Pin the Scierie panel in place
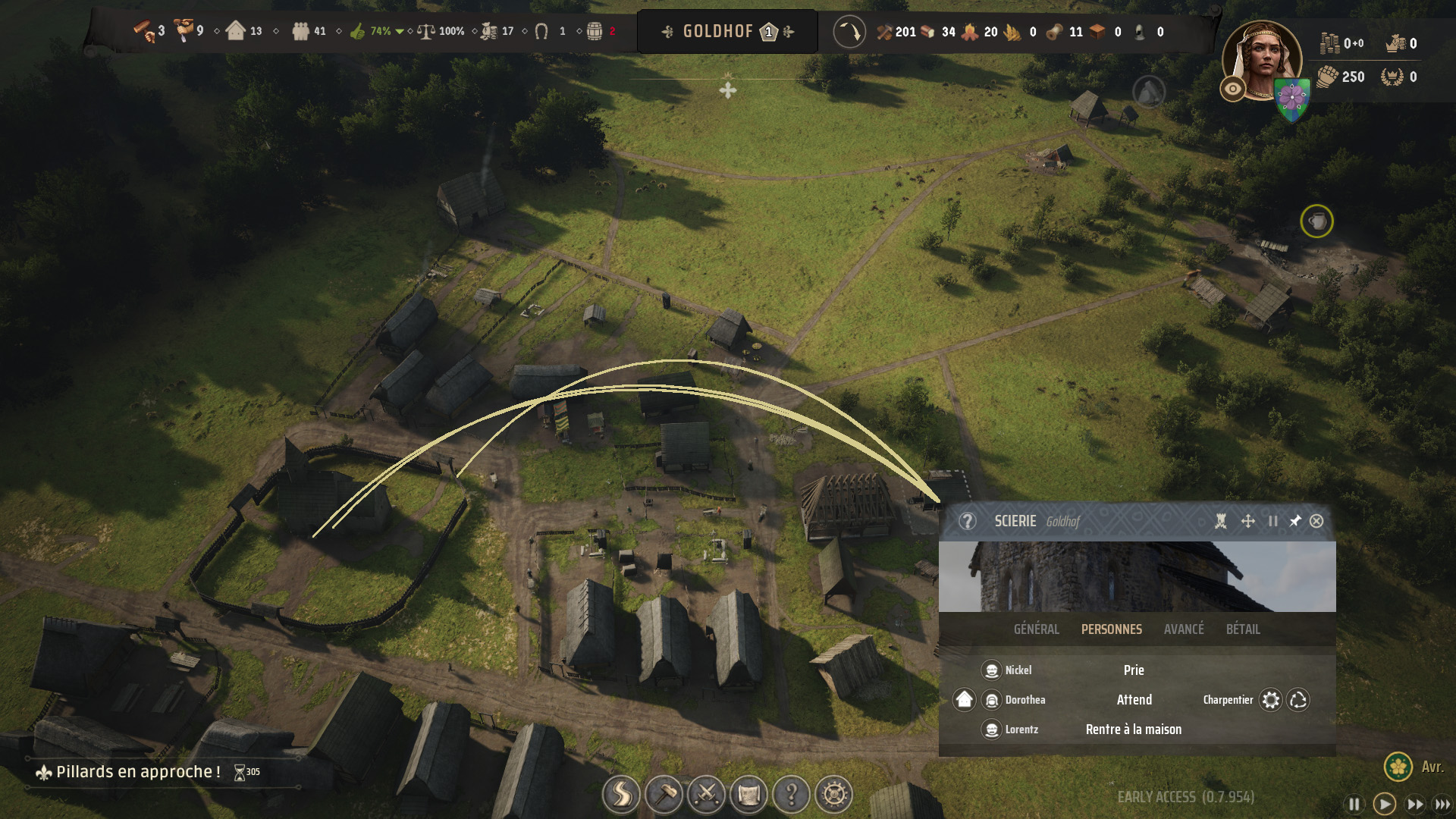The height and width of the screenshot is (819, 1456). coord(1295,521)
